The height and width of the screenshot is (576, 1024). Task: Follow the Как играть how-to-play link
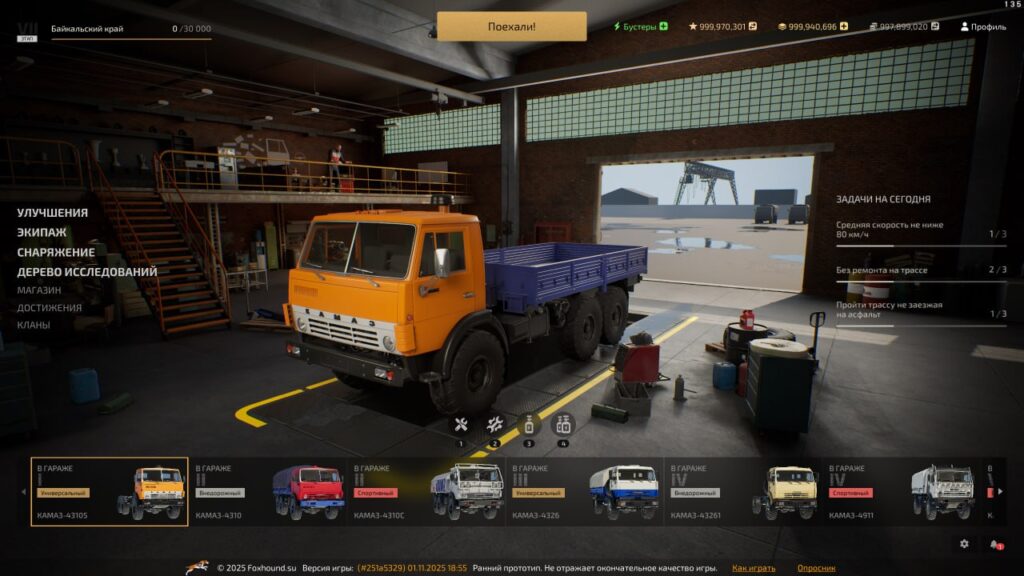(x=753, y=568)
